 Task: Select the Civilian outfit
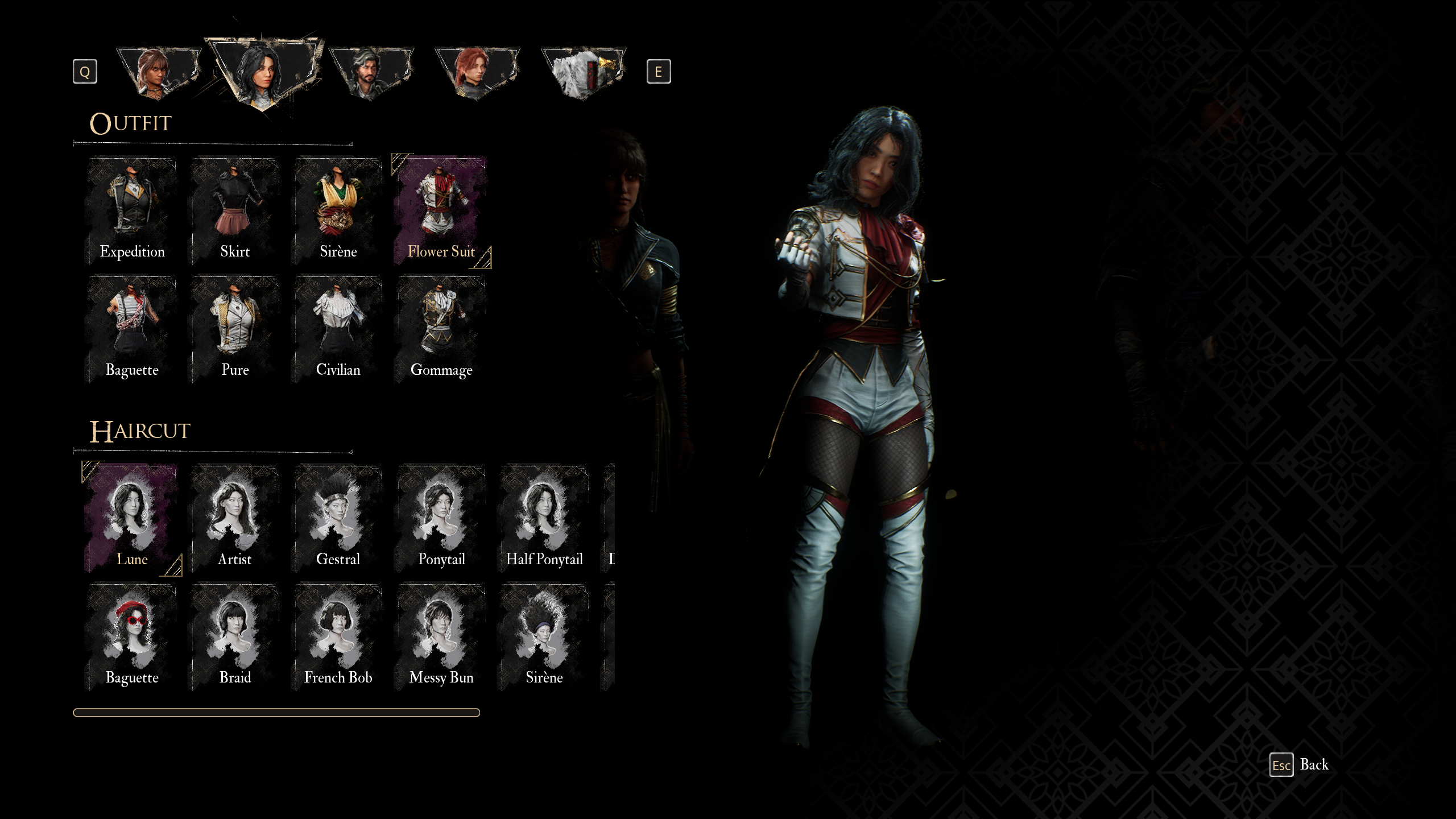338,330
